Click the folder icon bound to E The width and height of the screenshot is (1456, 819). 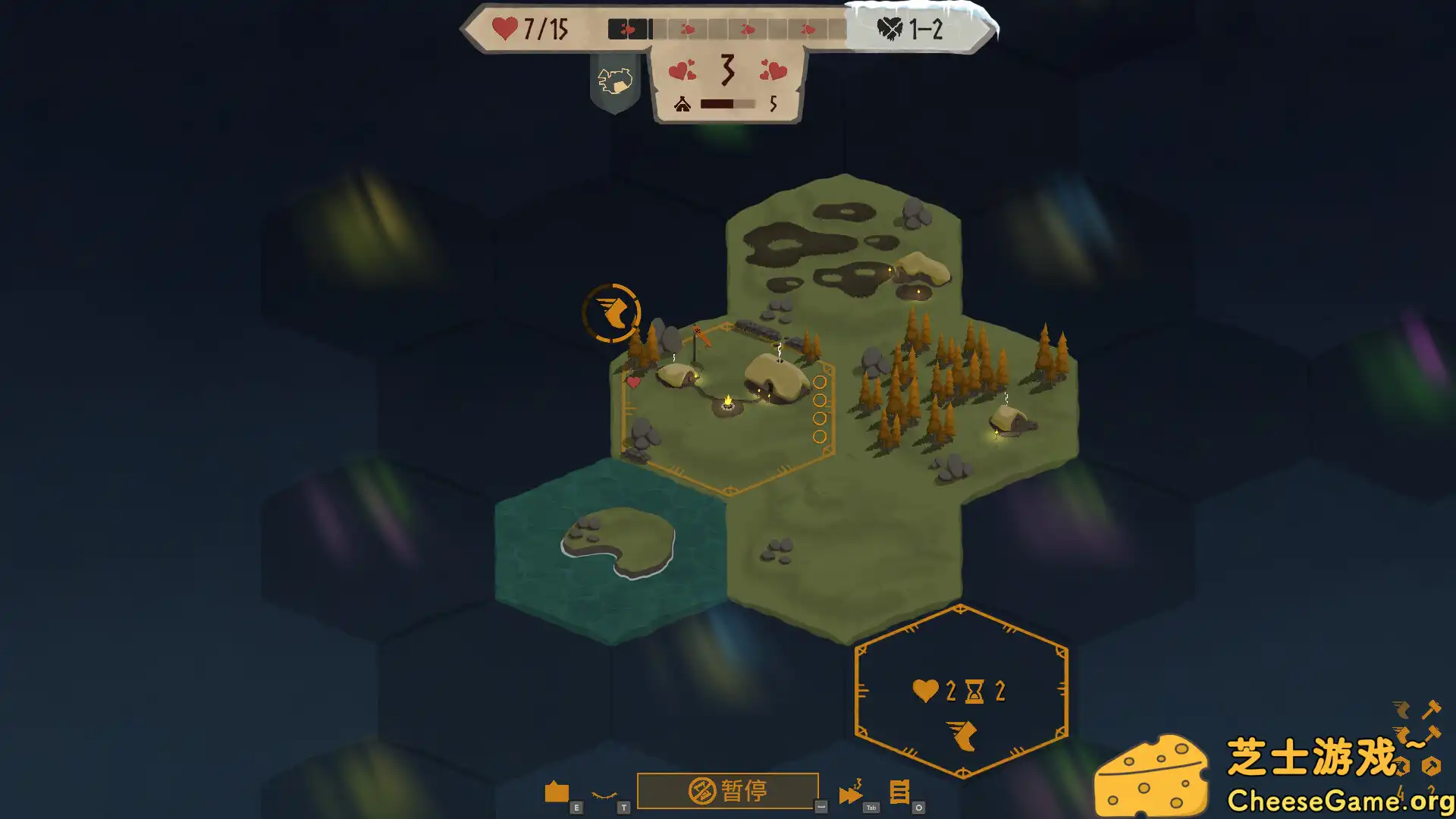point(558,790)
